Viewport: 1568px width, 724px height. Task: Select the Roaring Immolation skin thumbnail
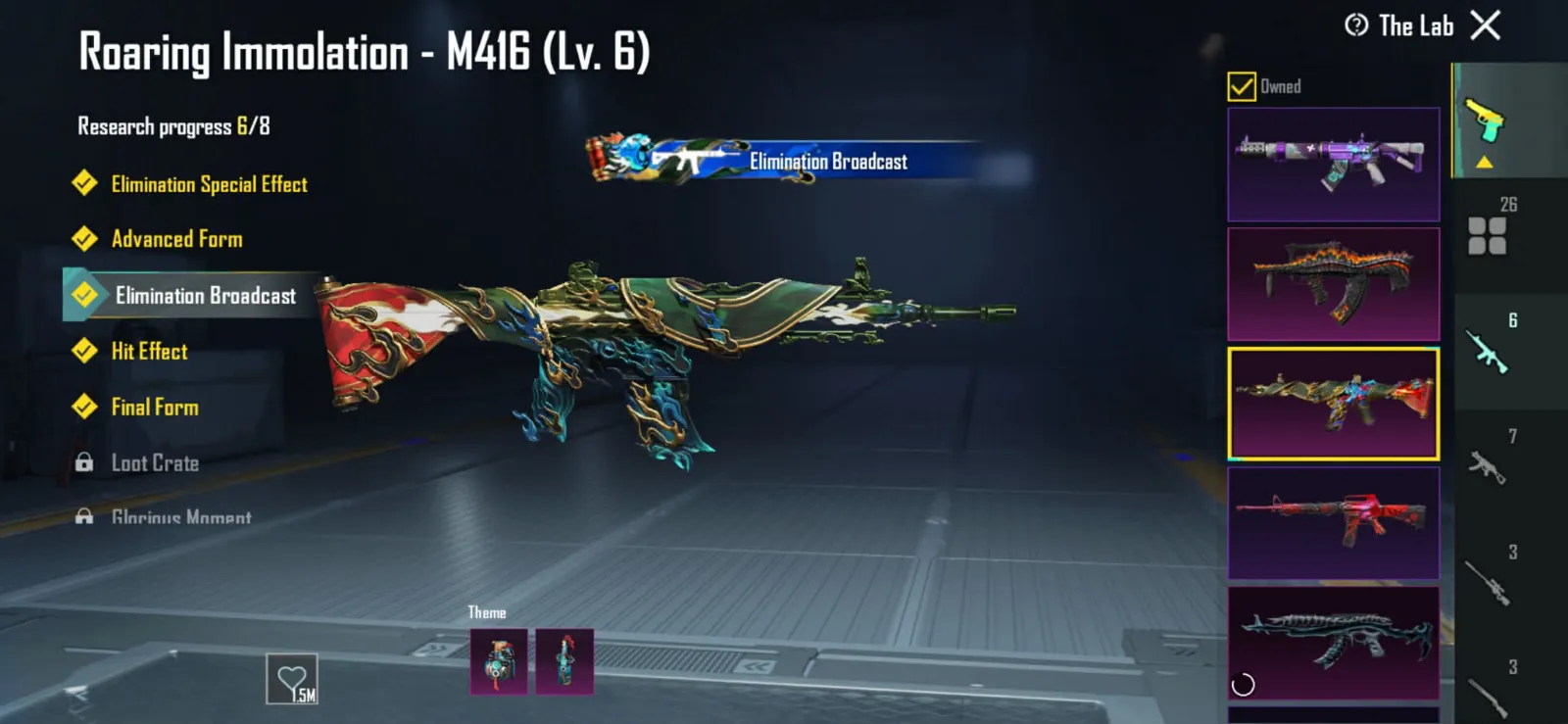pos(1333,404)
